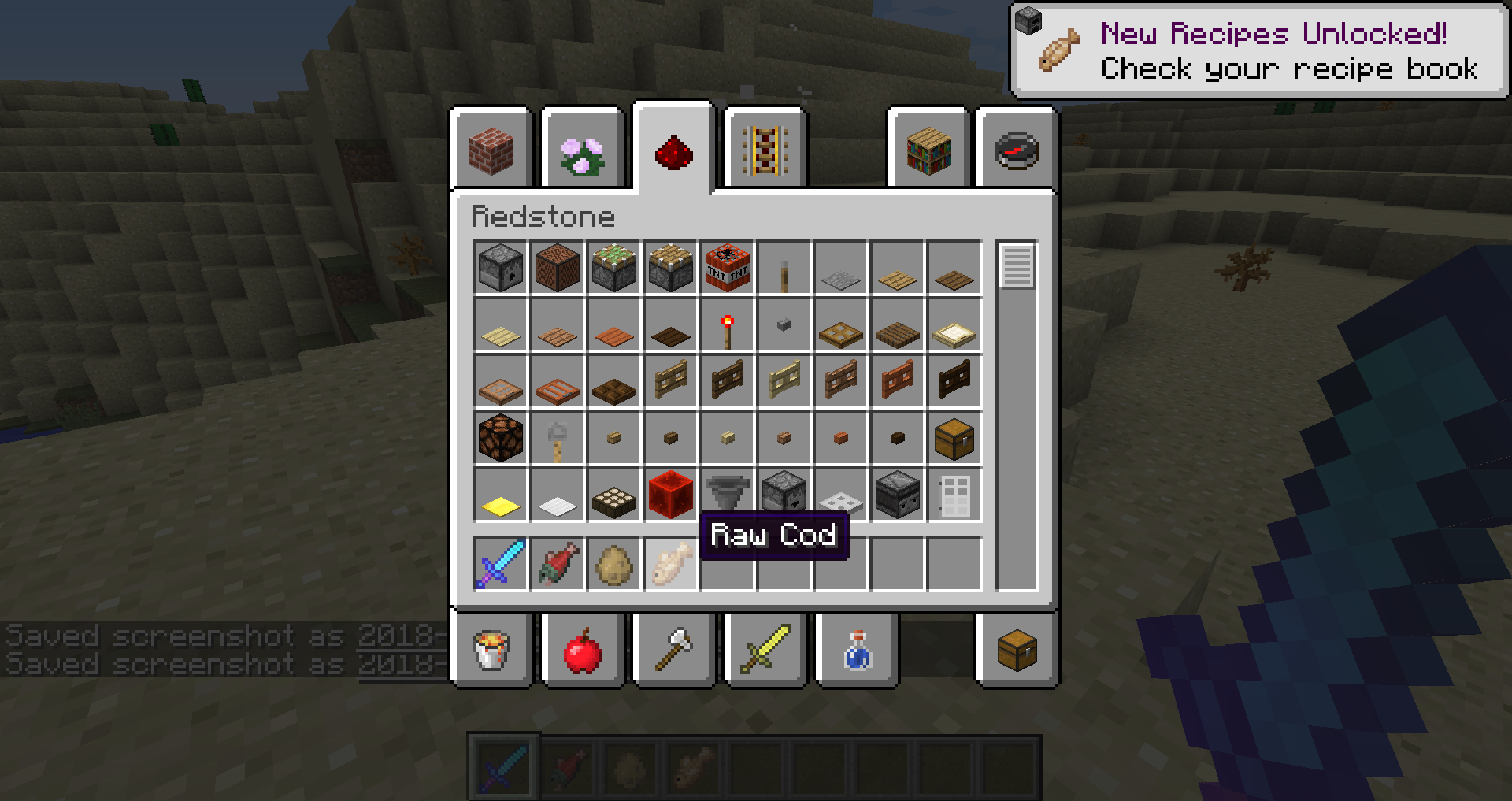
Task: Select the raw cod hotbar slot
Action: [x=671, y=565]
